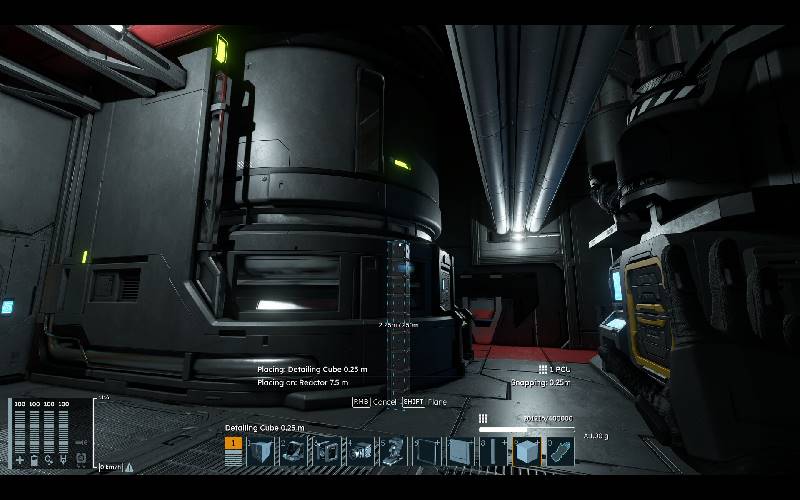The height and width of the screenshot is (500, 800).
Task: Choose the block in hotbar slot 2
Action: 295,452
